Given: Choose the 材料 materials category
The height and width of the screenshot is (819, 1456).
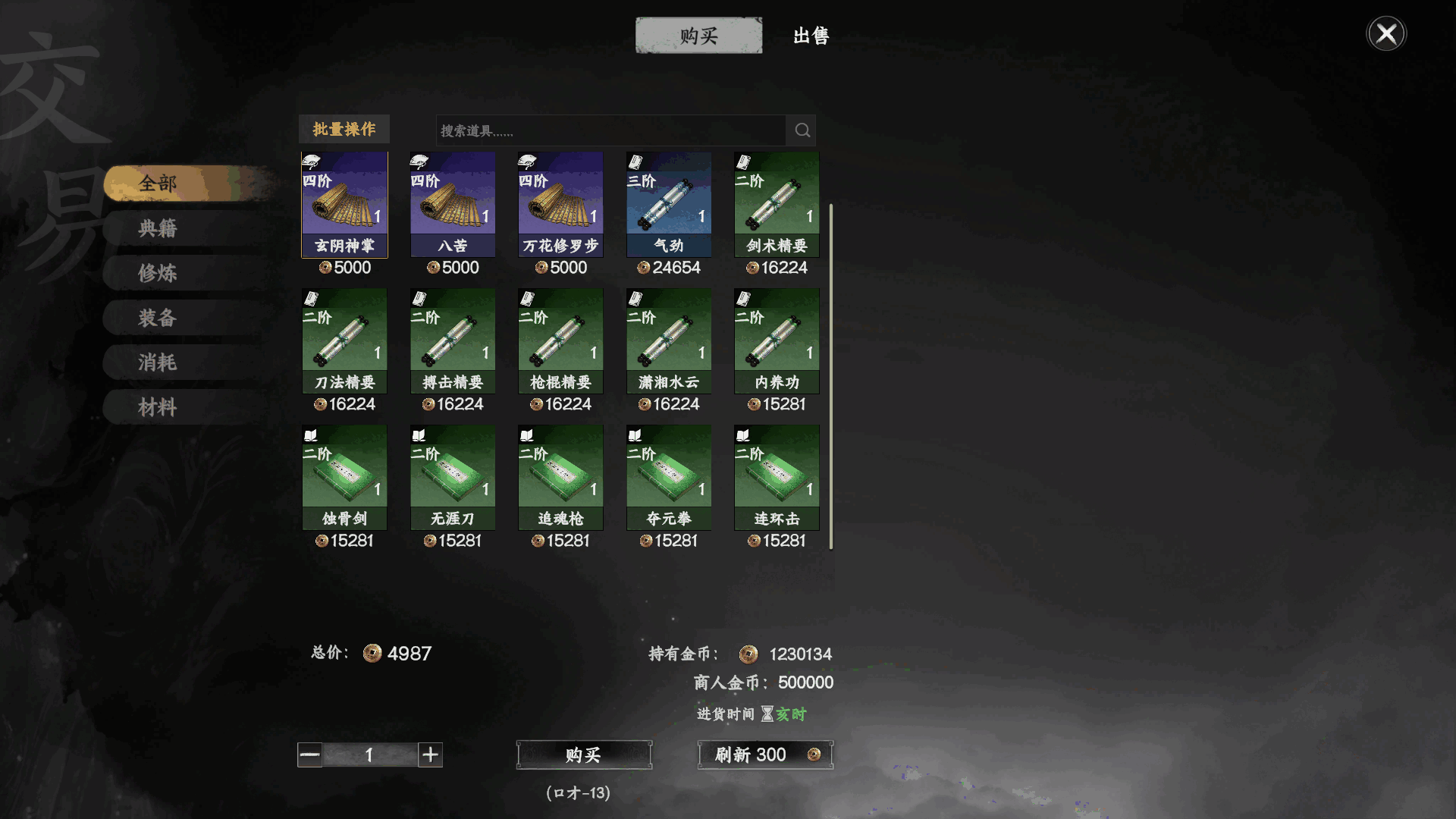Looking at the screenshot, I should 158,407.
